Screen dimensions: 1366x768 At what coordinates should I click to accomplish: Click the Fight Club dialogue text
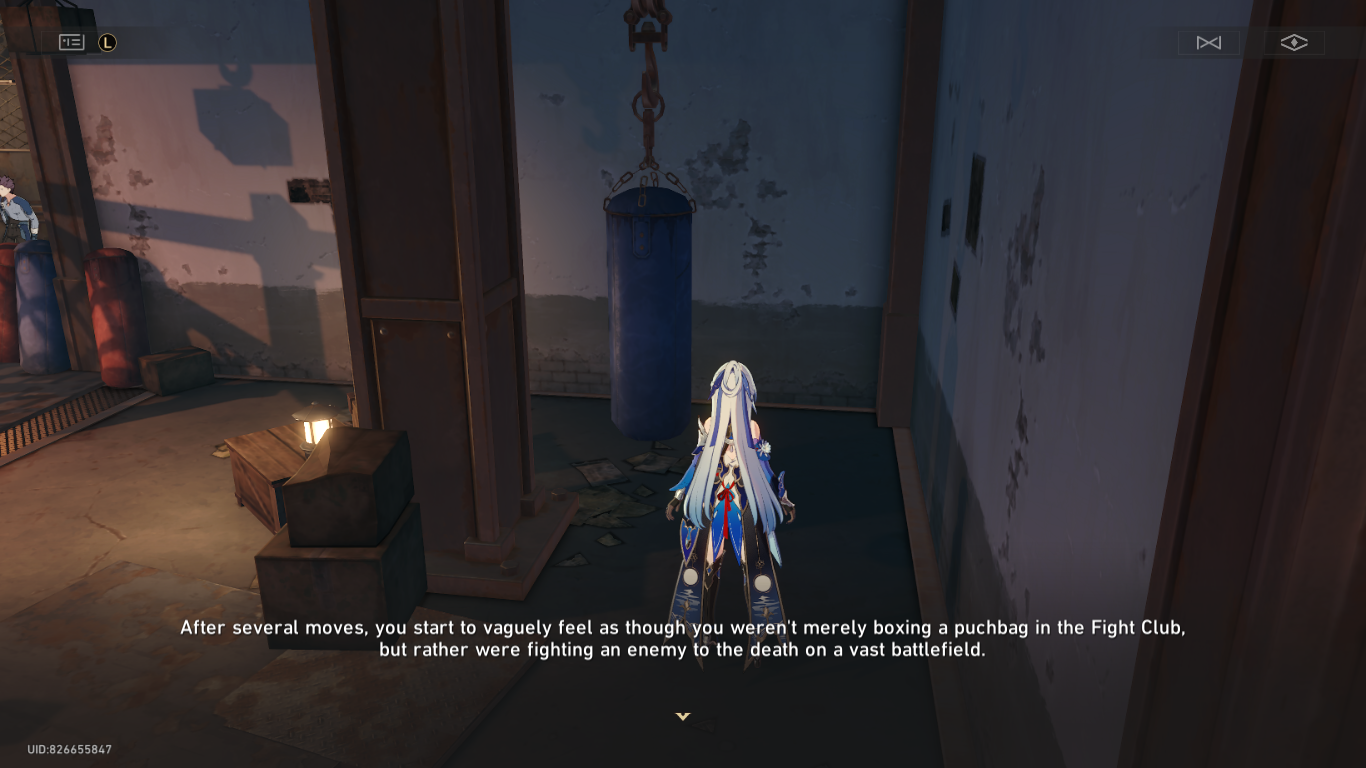[x=683, y=638]
